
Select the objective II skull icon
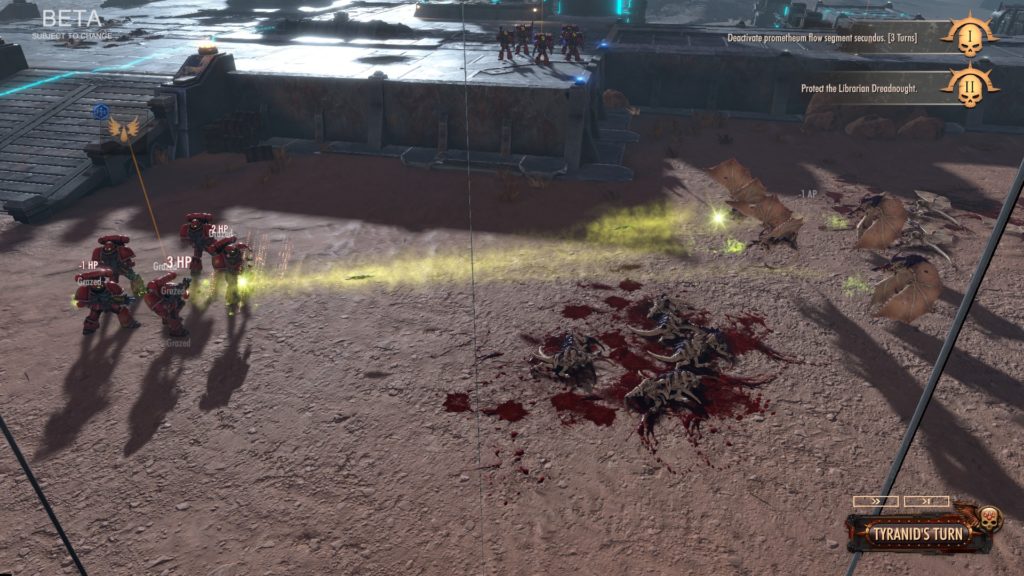point(969,86)
